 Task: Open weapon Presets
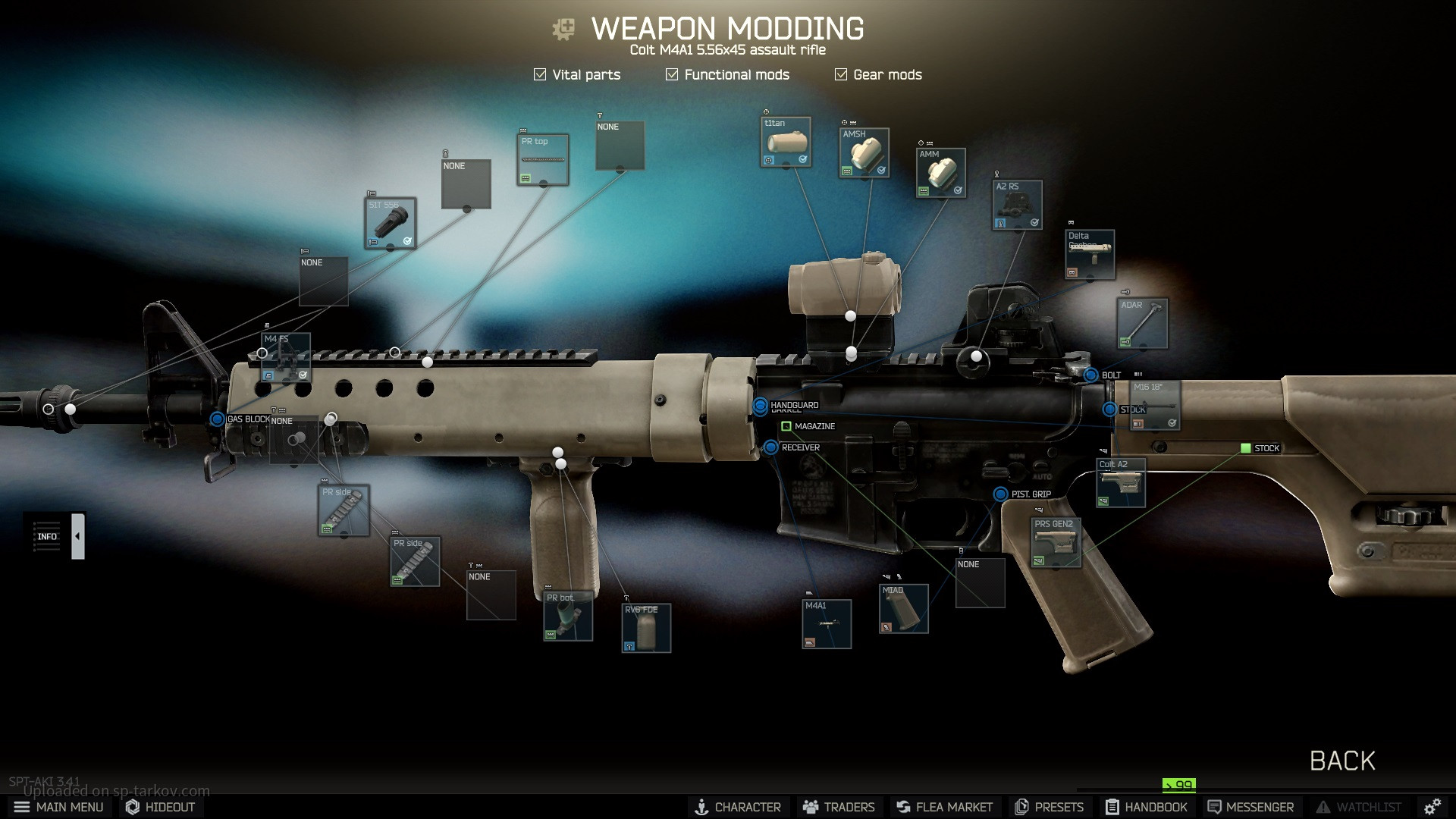pyautogui.click(x=1049, y=807)
